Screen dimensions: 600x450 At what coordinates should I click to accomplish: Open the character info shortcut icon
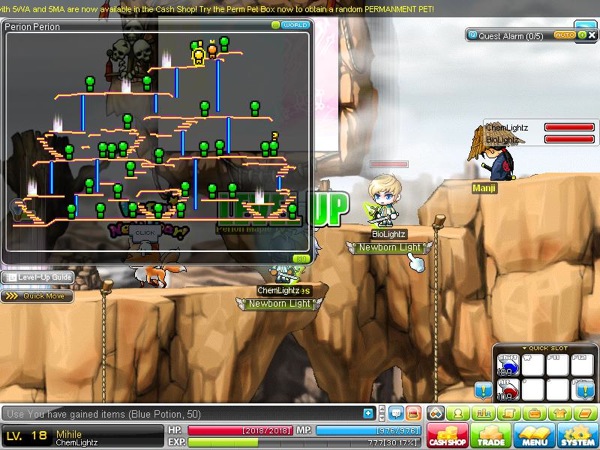point(458,412)
